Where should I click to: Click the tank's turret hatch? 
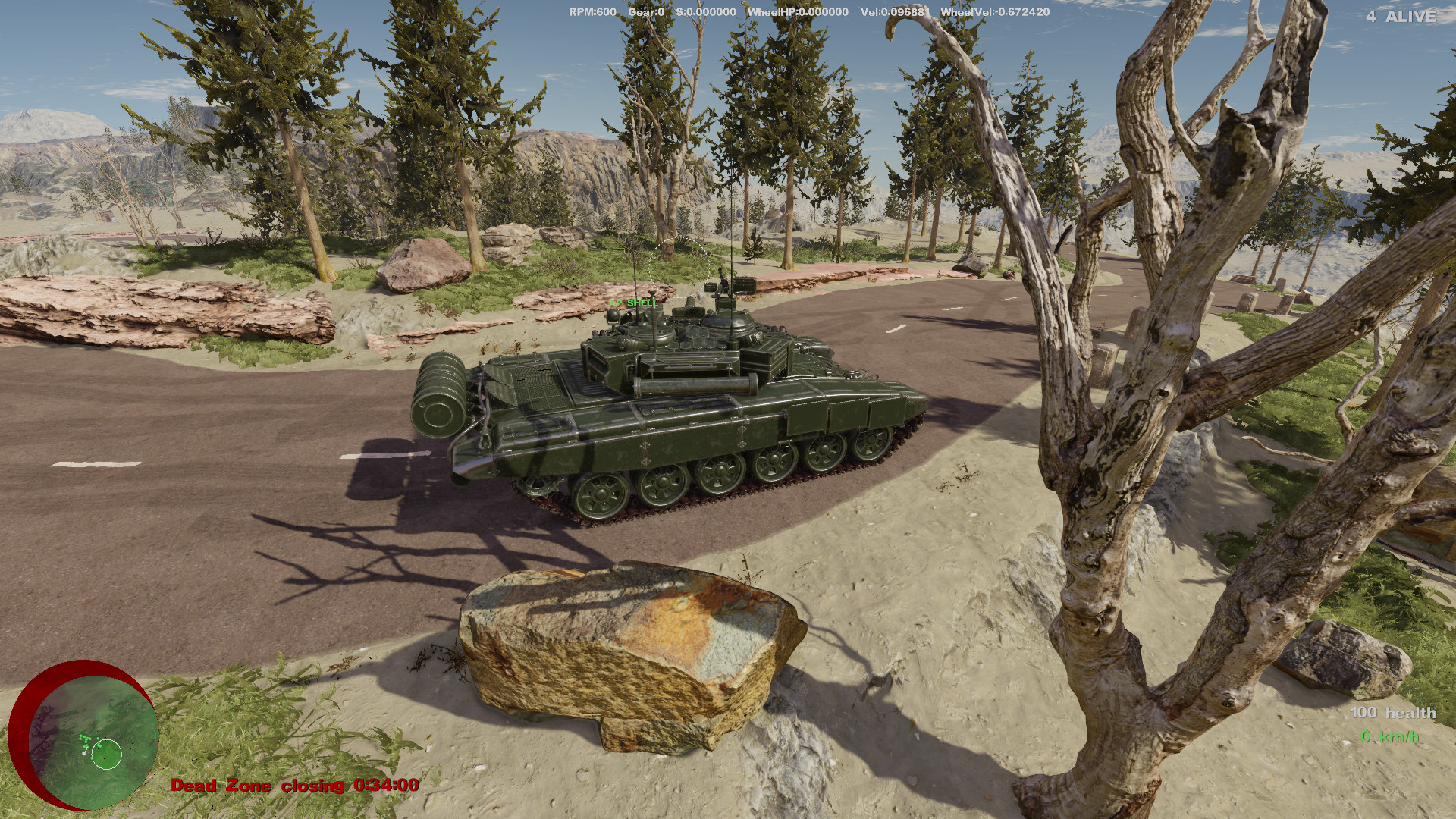648,334
